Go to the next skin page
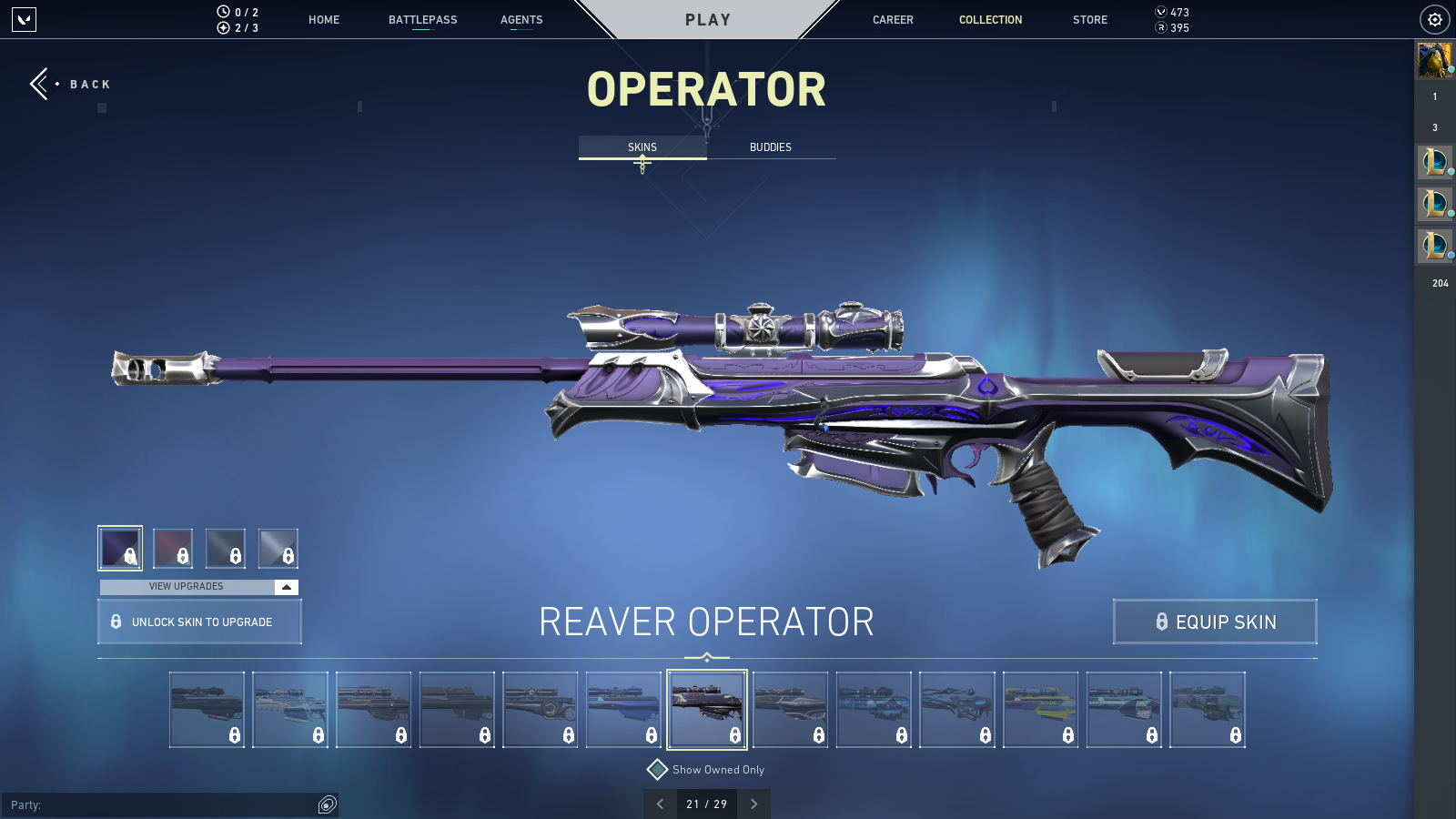Screen dimensions: 1456x819 pos(753,804)
